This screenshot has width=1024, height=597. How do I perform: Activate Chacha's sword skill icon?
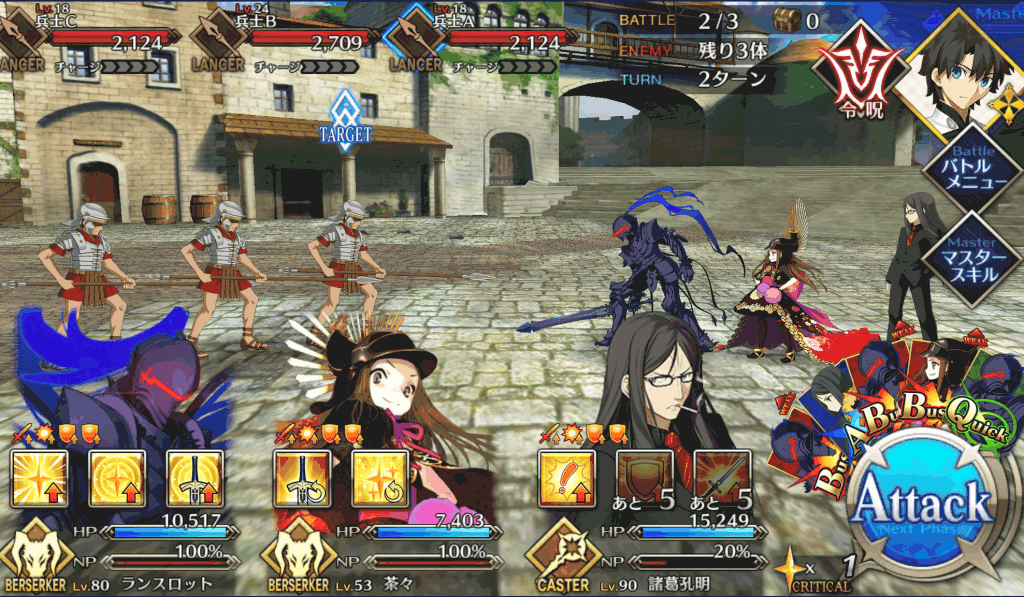[x=302, y=480]
